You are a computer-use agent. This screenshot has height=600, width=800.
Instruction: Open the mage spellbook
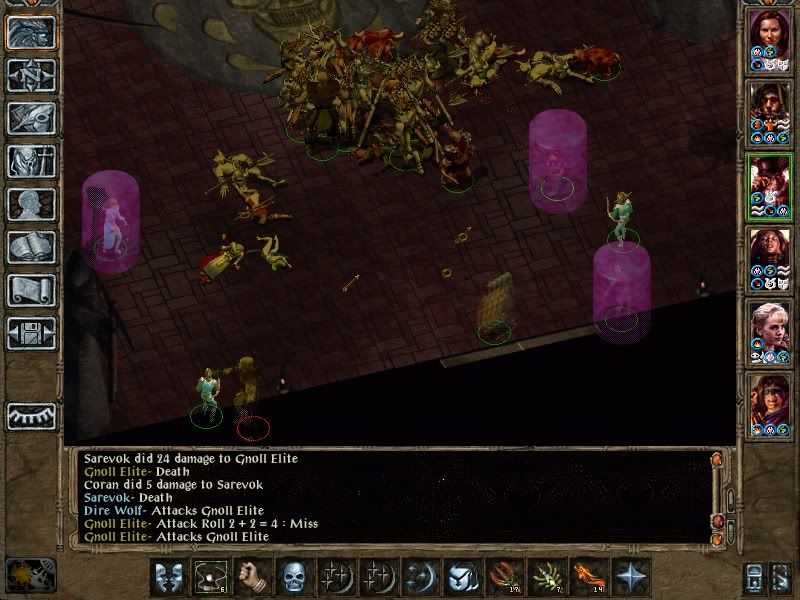click(x=31, y=247)
